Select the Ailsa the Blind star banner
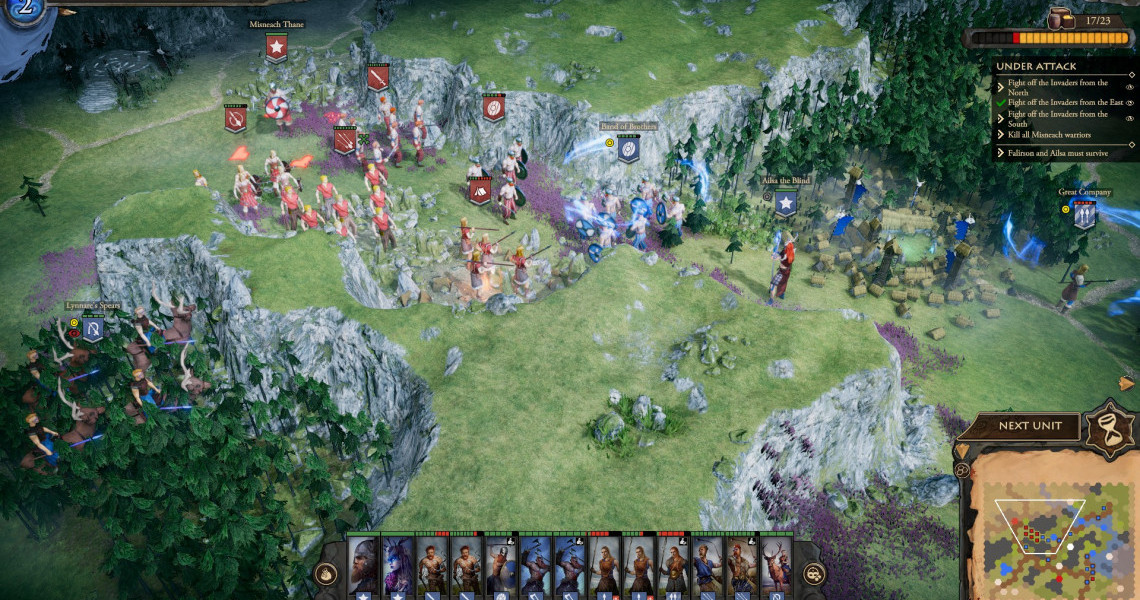 click(x=786, y=204)
